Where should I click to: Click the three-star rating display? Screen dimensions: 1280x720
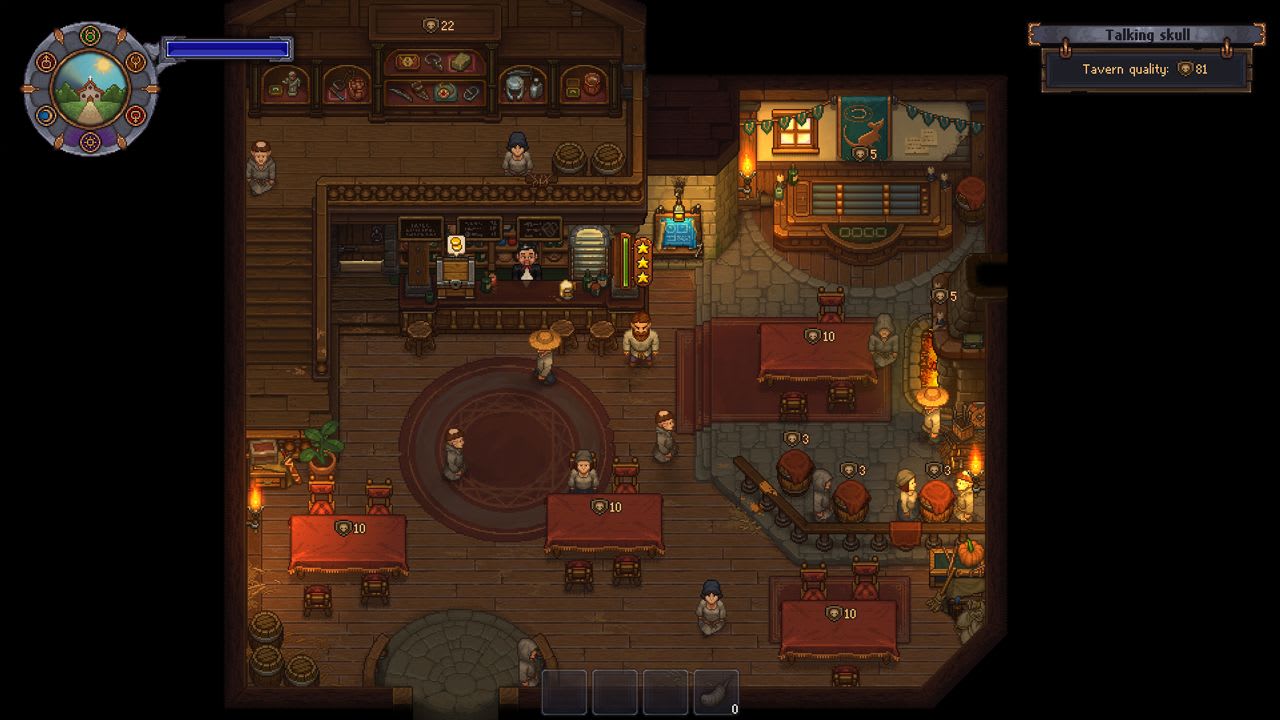642,262
